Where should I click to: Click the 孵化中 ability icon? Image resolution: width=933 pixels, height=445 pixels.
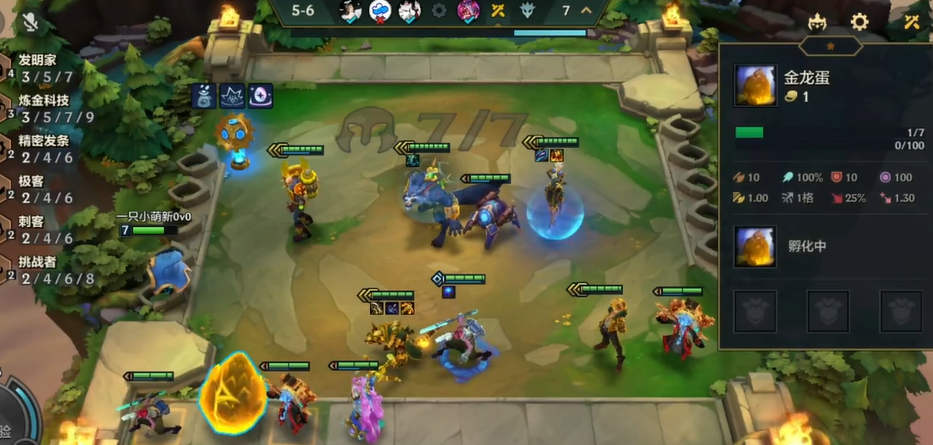(x=755, y=246)
